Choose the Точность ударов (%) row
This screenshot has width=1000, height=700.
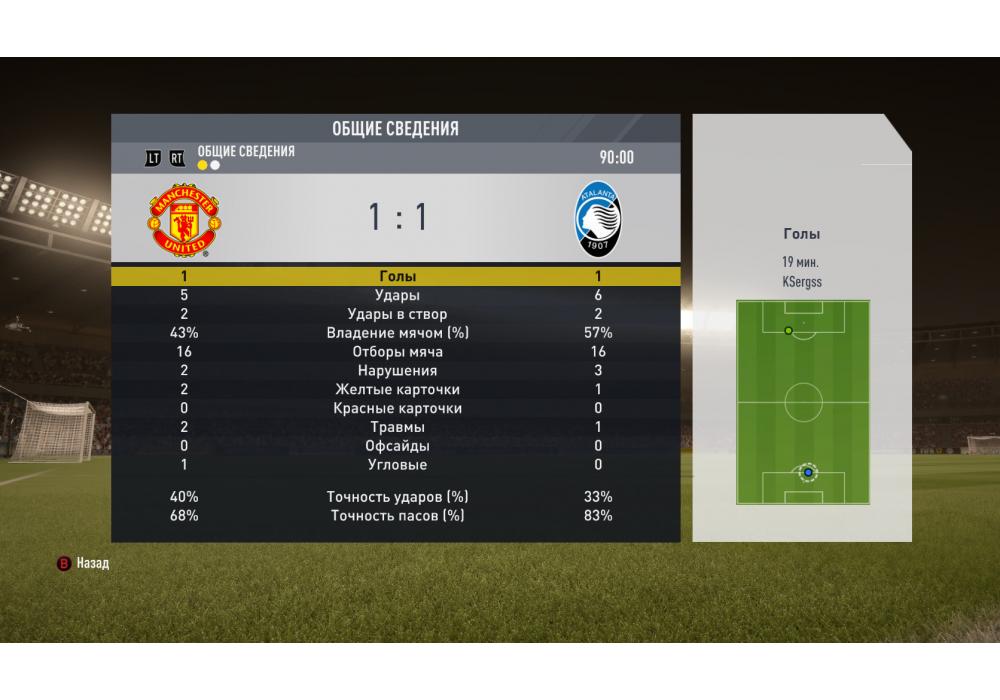pos(397,497)
